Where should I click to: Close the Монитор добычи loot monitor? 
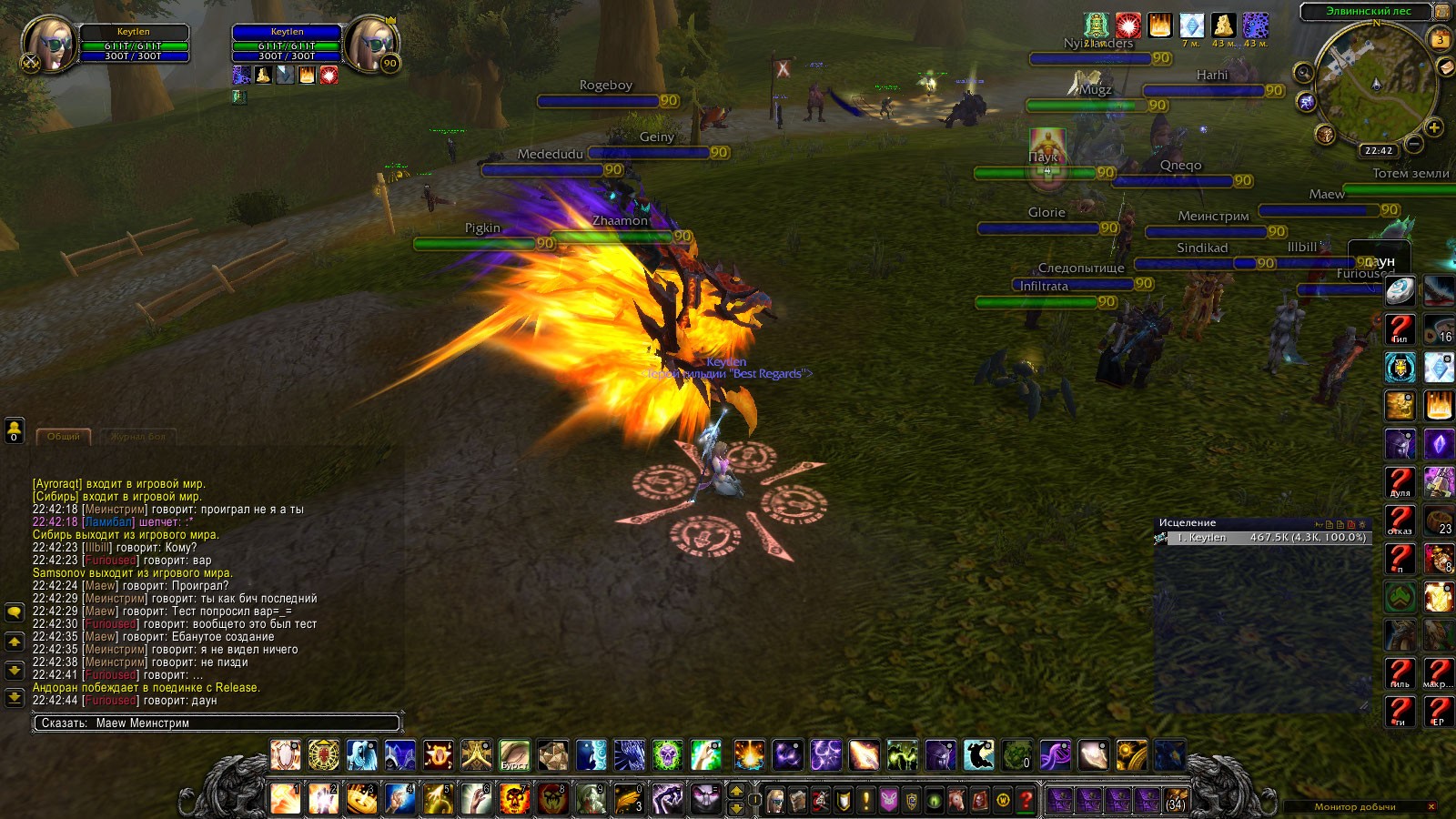tap(1431, 806)
